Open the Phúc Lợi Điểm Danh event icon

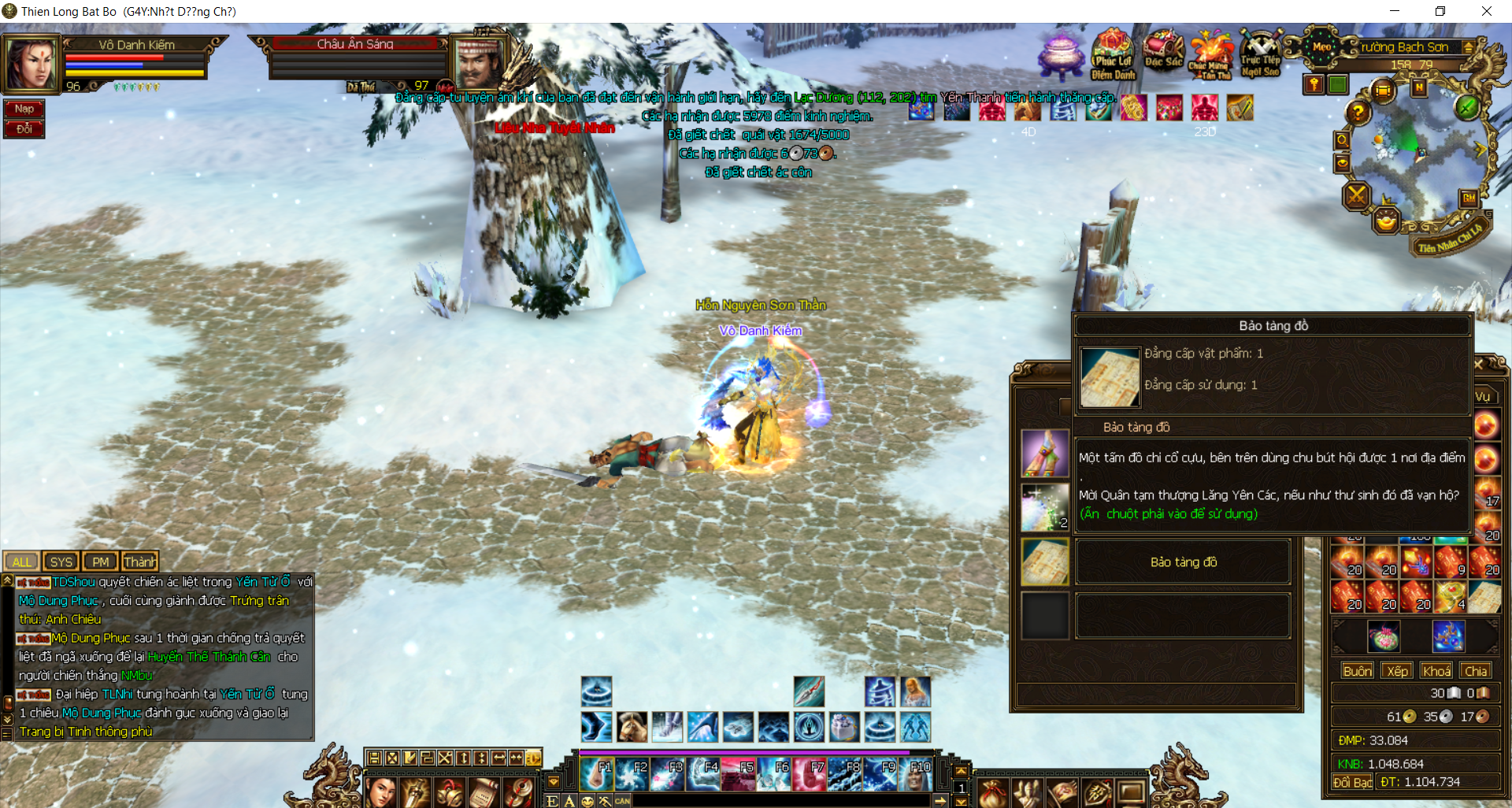tap(1112, 54)
